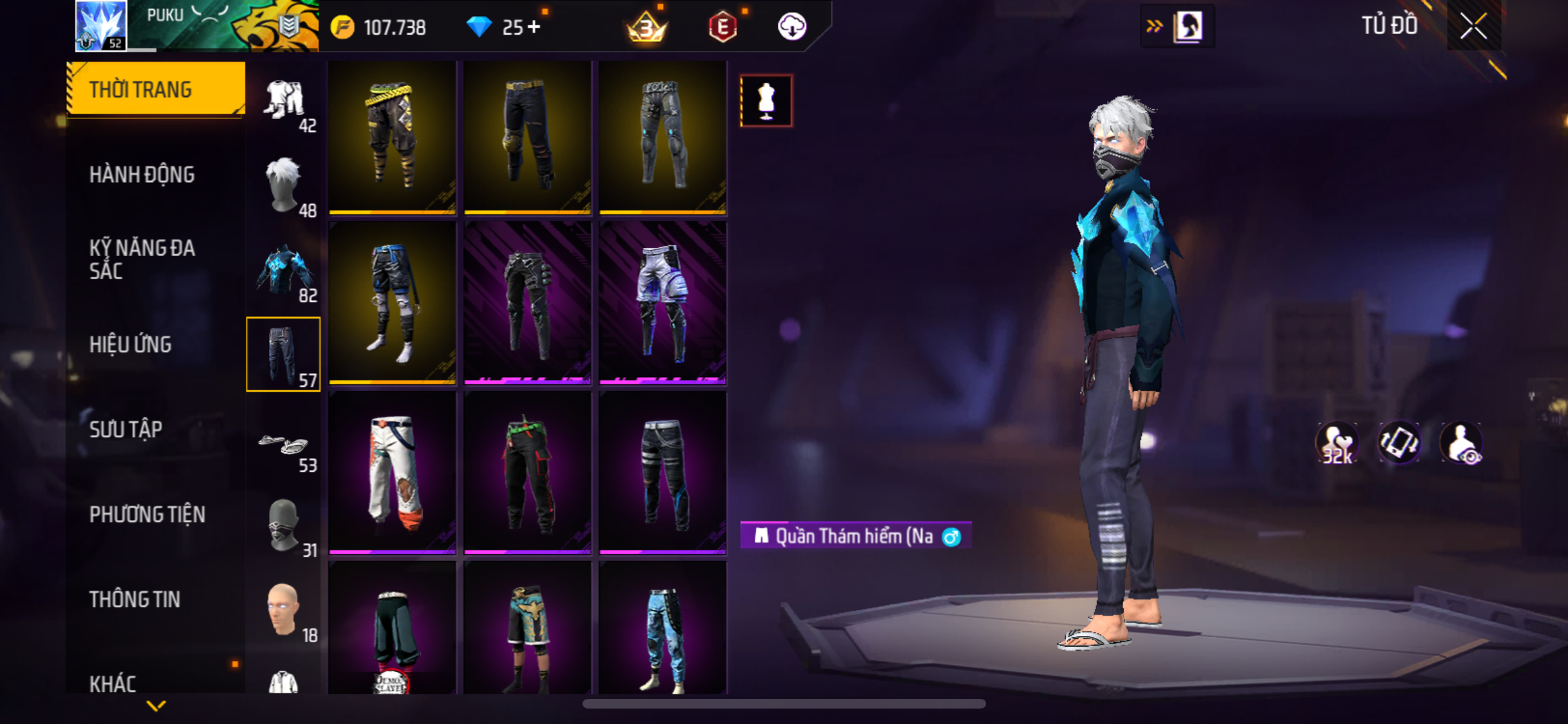Open the Hiệu Ứng category
Viewport: 1568px width, 724px height.
point(131,344)
